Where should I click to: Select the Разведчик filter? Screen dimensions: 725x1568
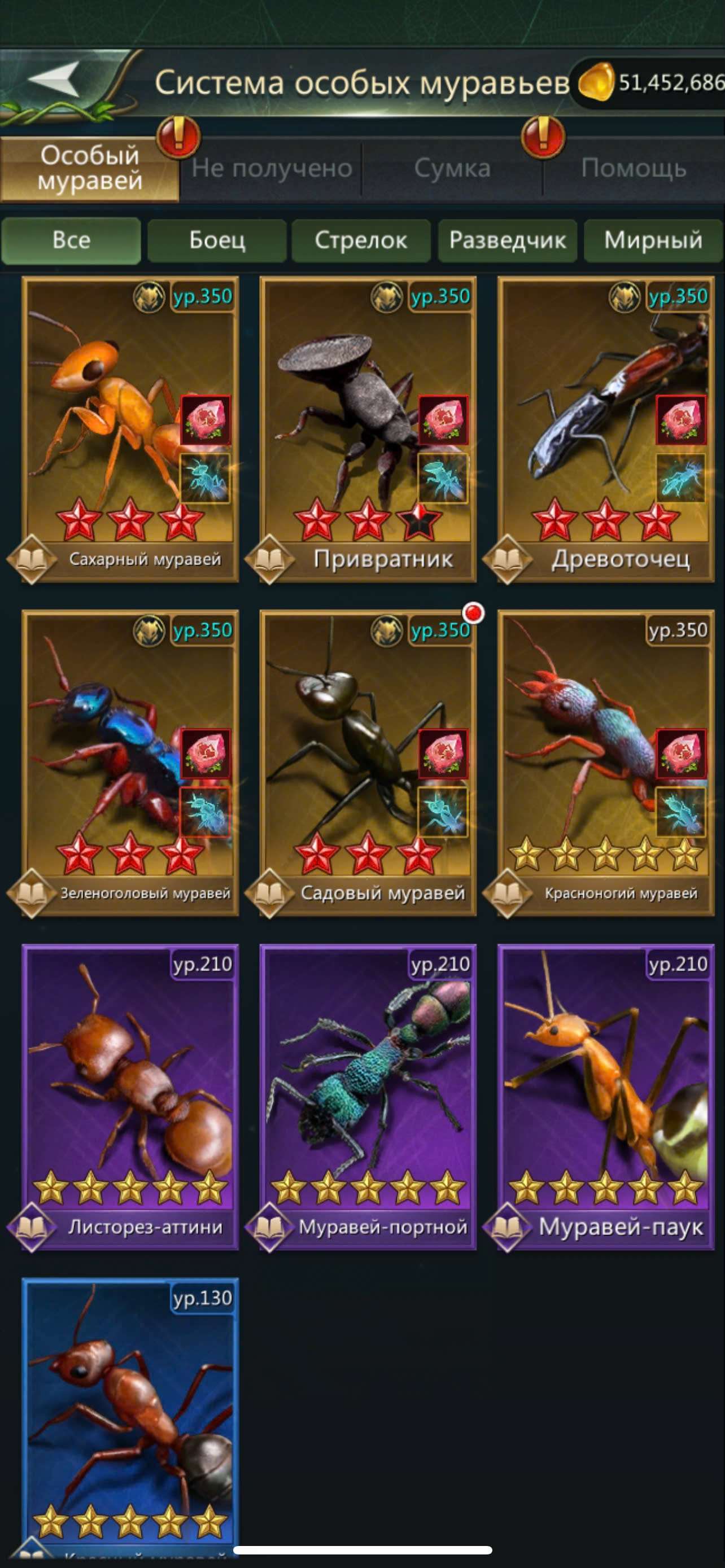coord(507,240)
